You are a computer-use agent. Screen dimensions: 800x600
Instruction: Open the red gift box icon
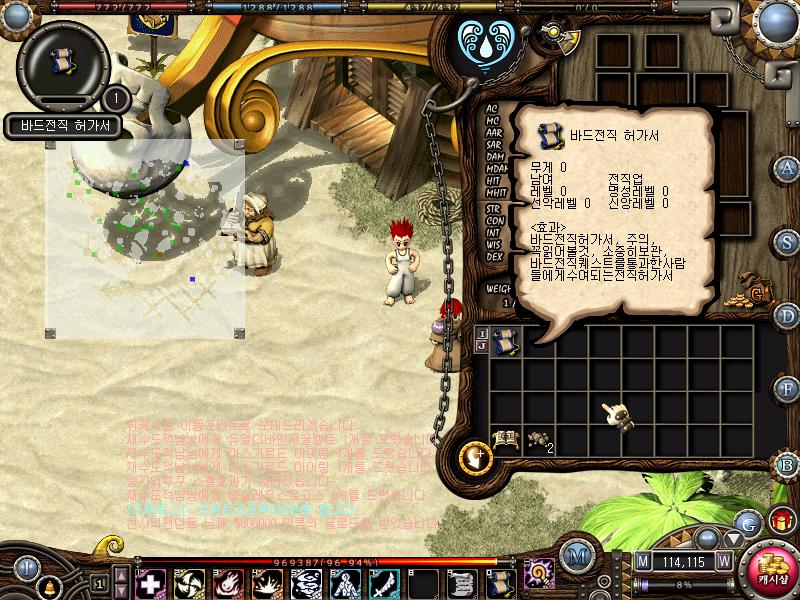pos(781,520)
